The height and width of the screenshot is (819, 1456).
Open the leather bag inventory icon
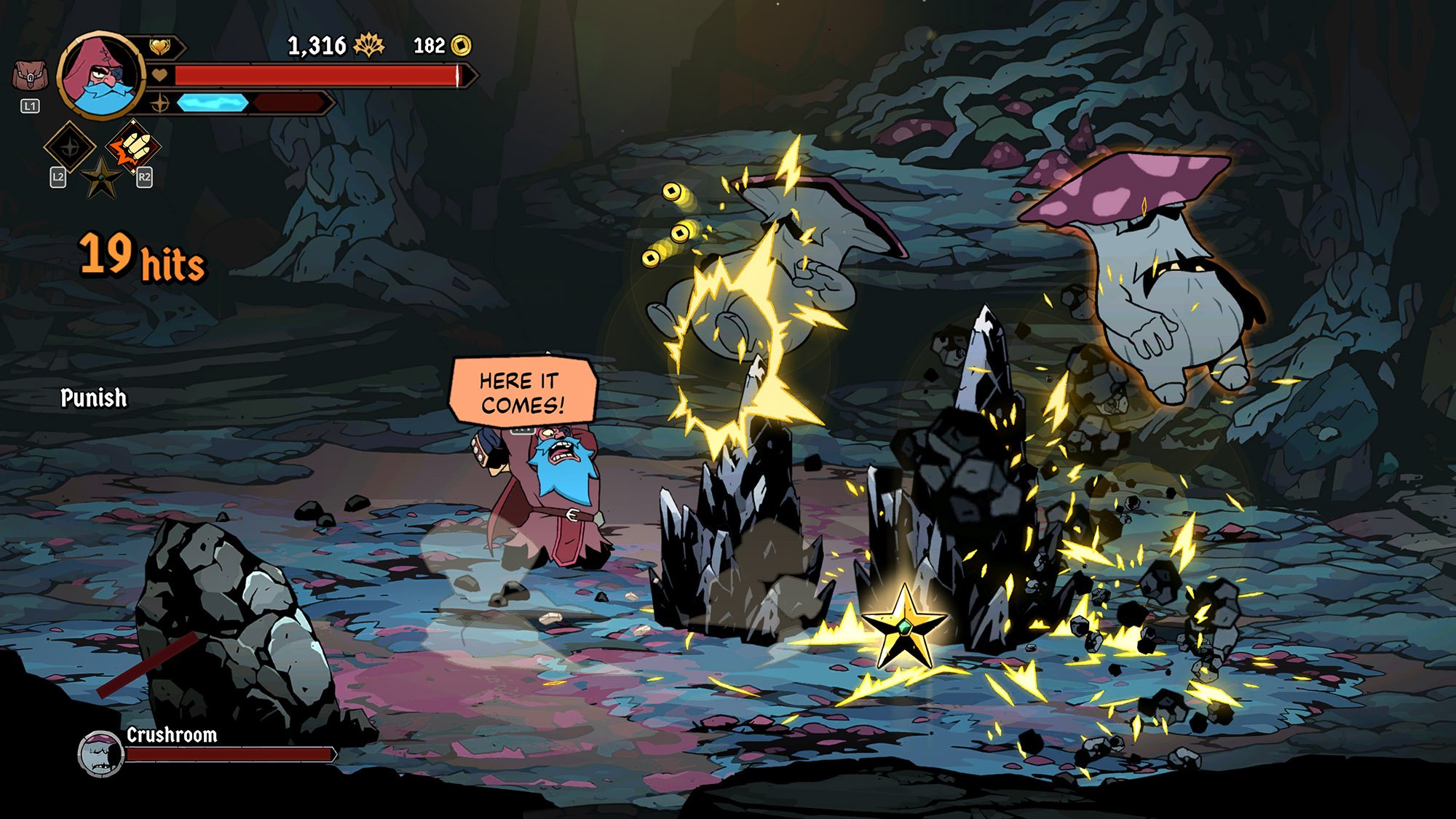[29, 76]
